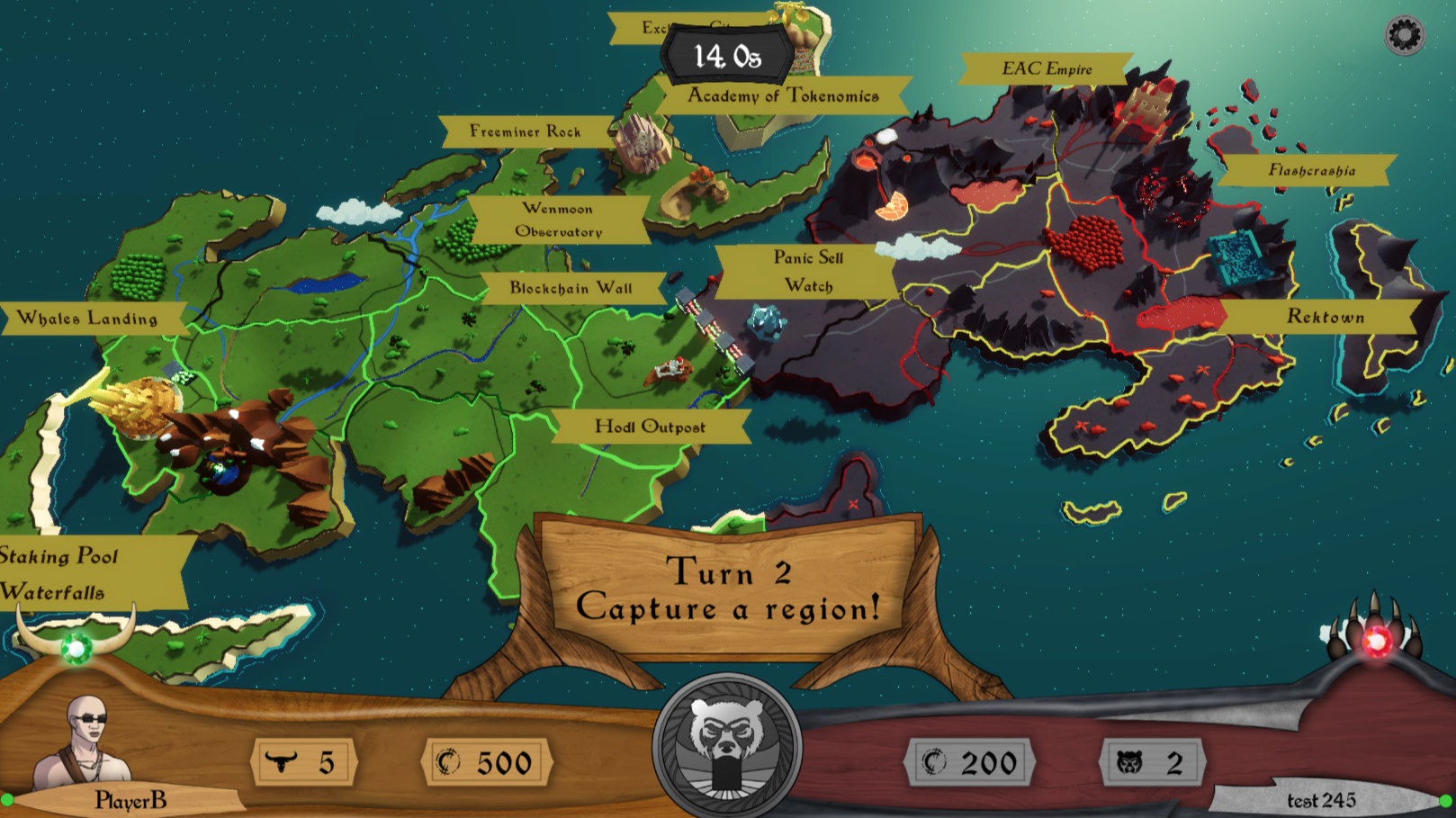Choose the Academy of Tokenomics banner
The image size is (1456, 818).
tap(783, 96)
